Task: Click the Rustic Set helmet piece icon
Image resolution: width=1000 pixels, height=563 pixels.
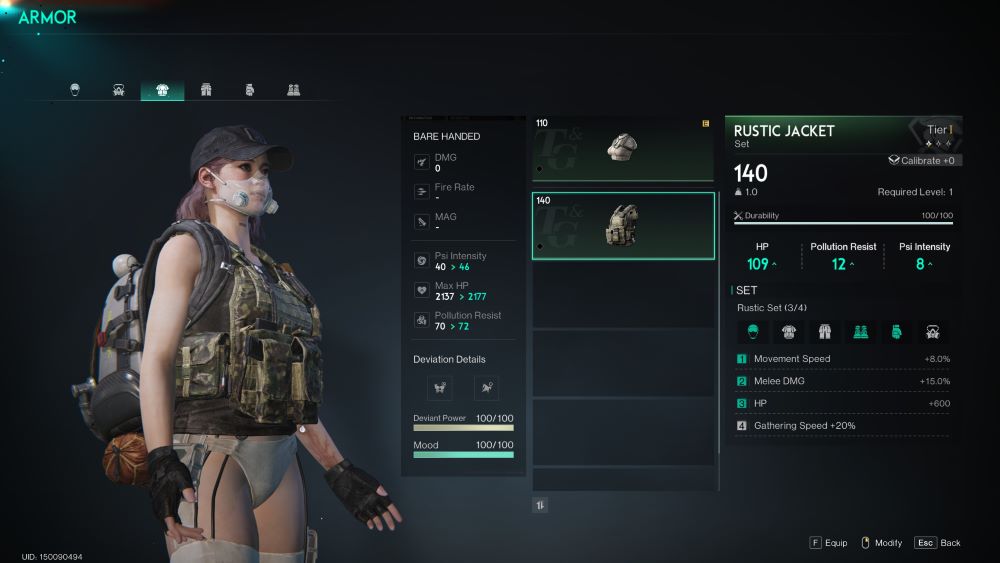Action: 752,332
